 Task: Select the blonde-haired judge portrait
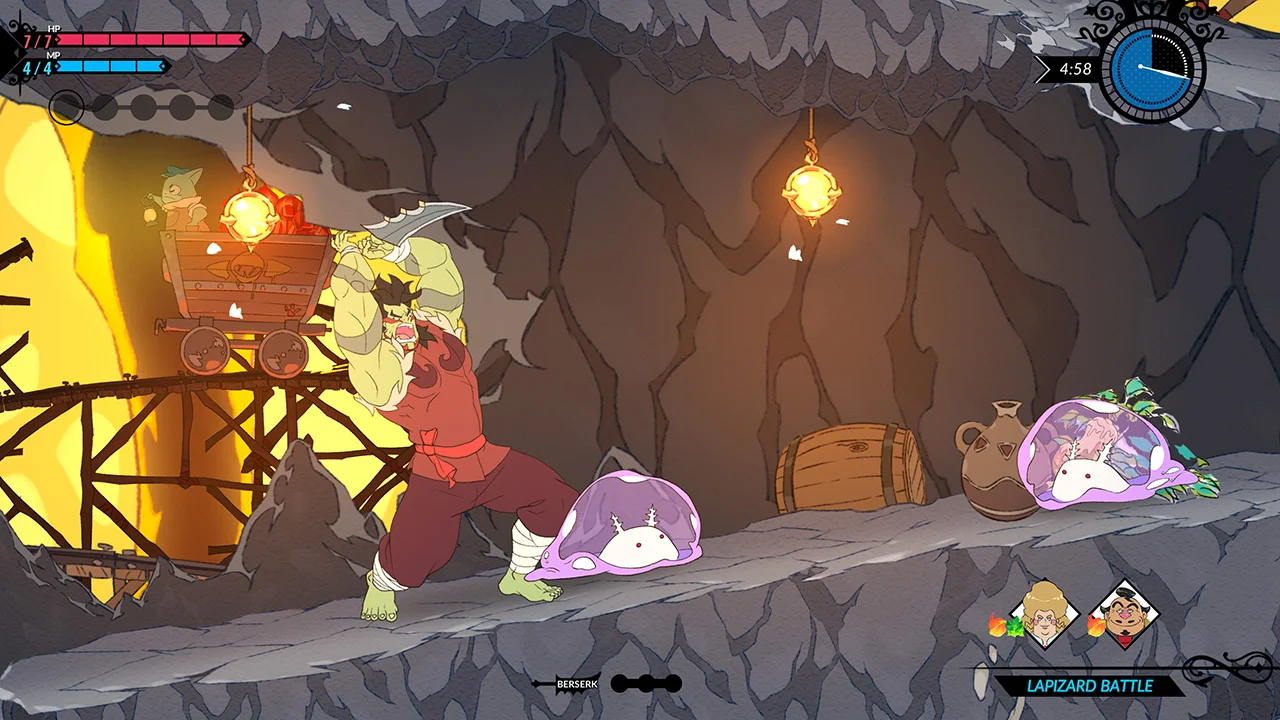pos(1043,614)
